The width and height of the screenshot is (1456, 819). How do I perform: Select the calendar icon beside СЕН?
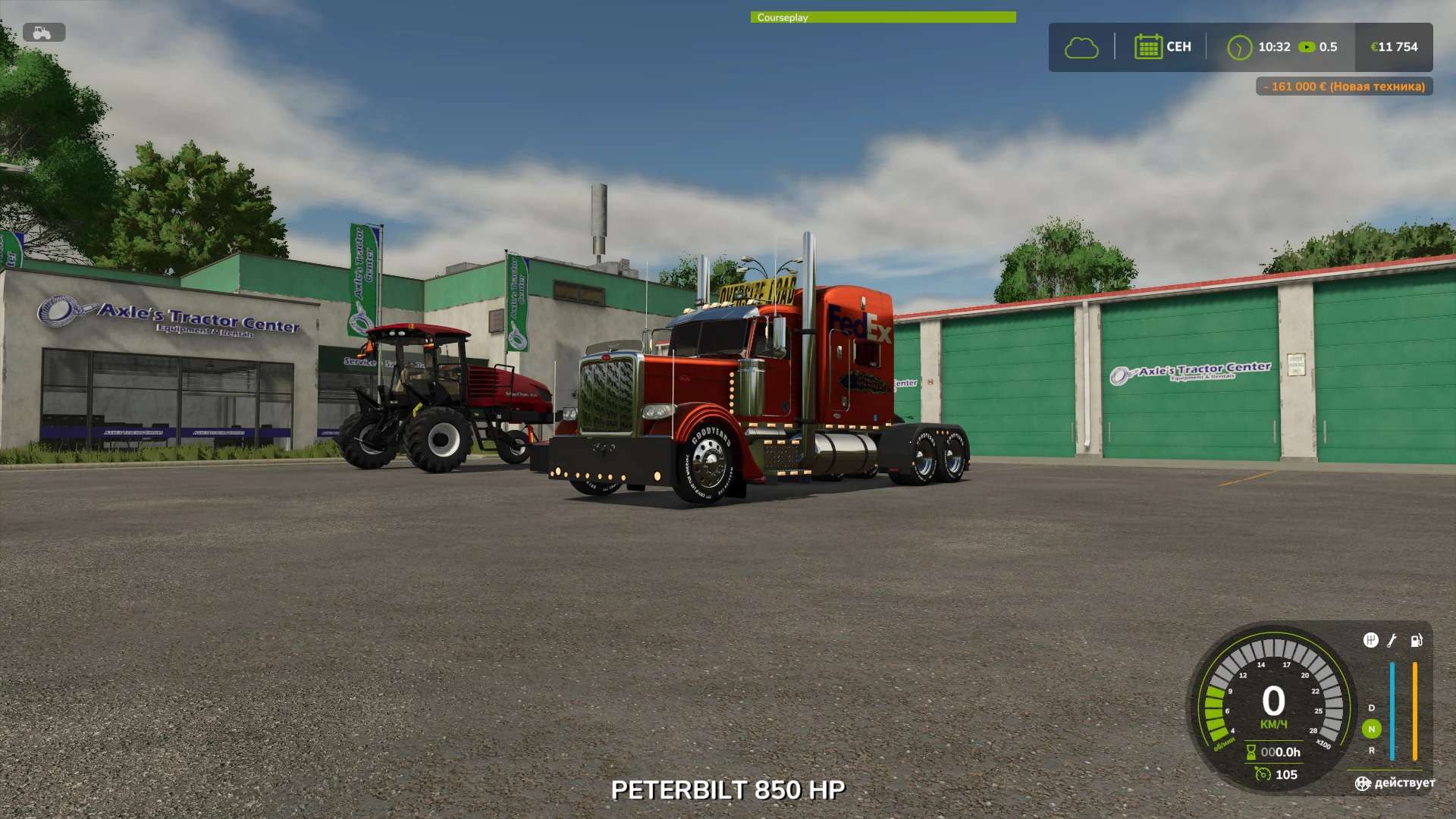[1148, 47]
